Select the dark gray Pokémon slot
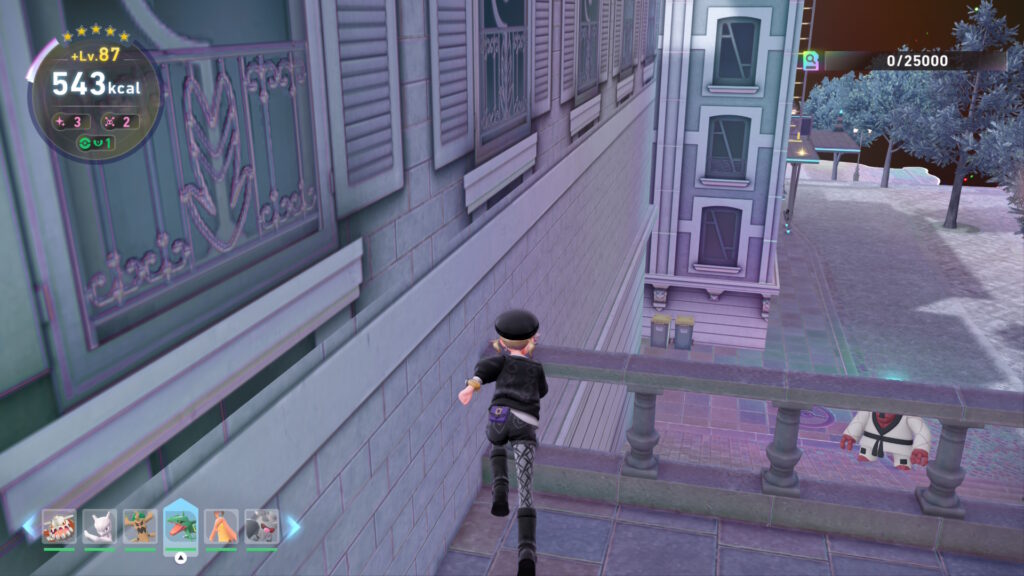1024x576 pixels. [x=262, y=526]
